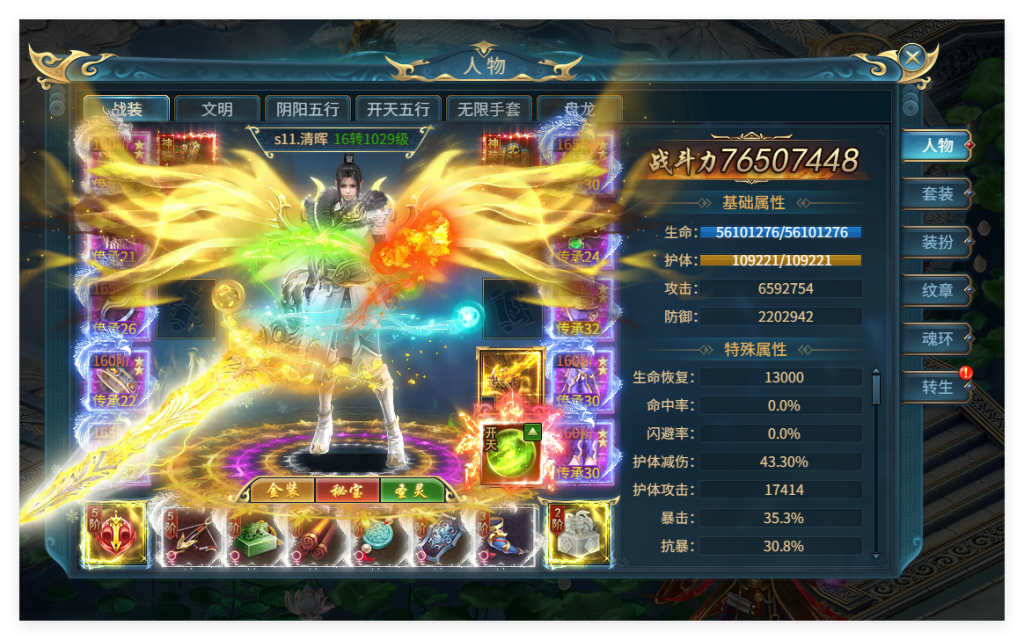
Task: Open the 秘宝 button
Action: [346, 491]
